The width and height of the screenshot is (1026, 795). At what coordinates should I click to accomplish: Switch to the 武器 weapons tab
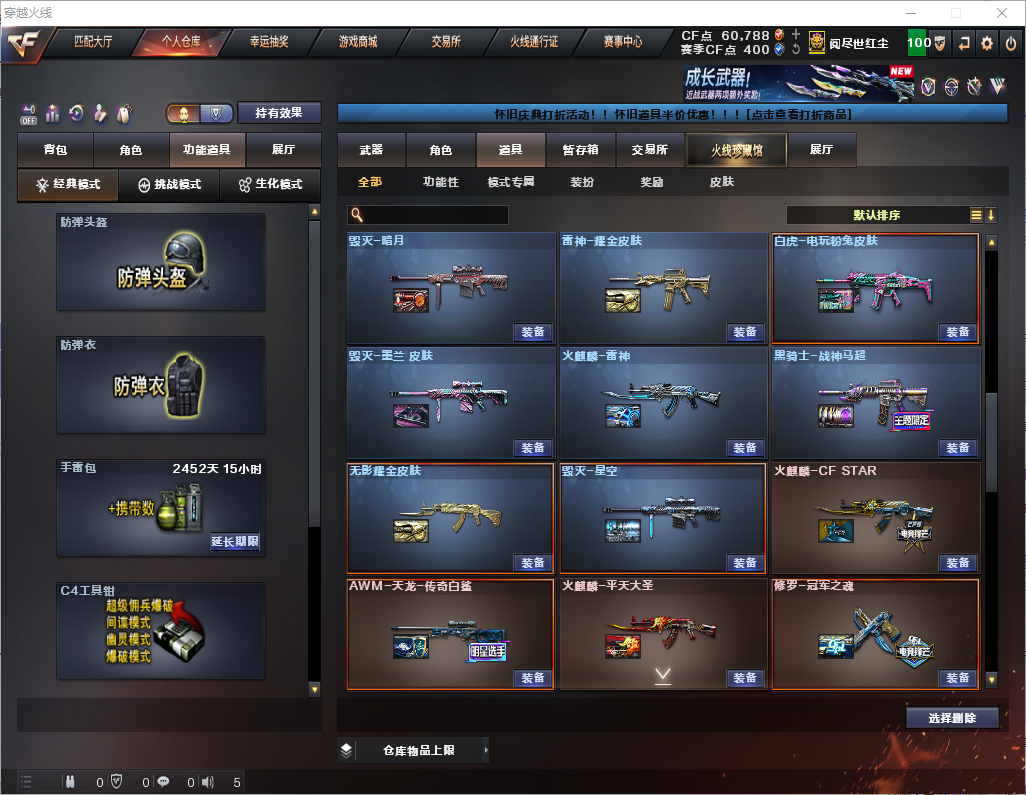pyautogui.click(x=371, y=150)
